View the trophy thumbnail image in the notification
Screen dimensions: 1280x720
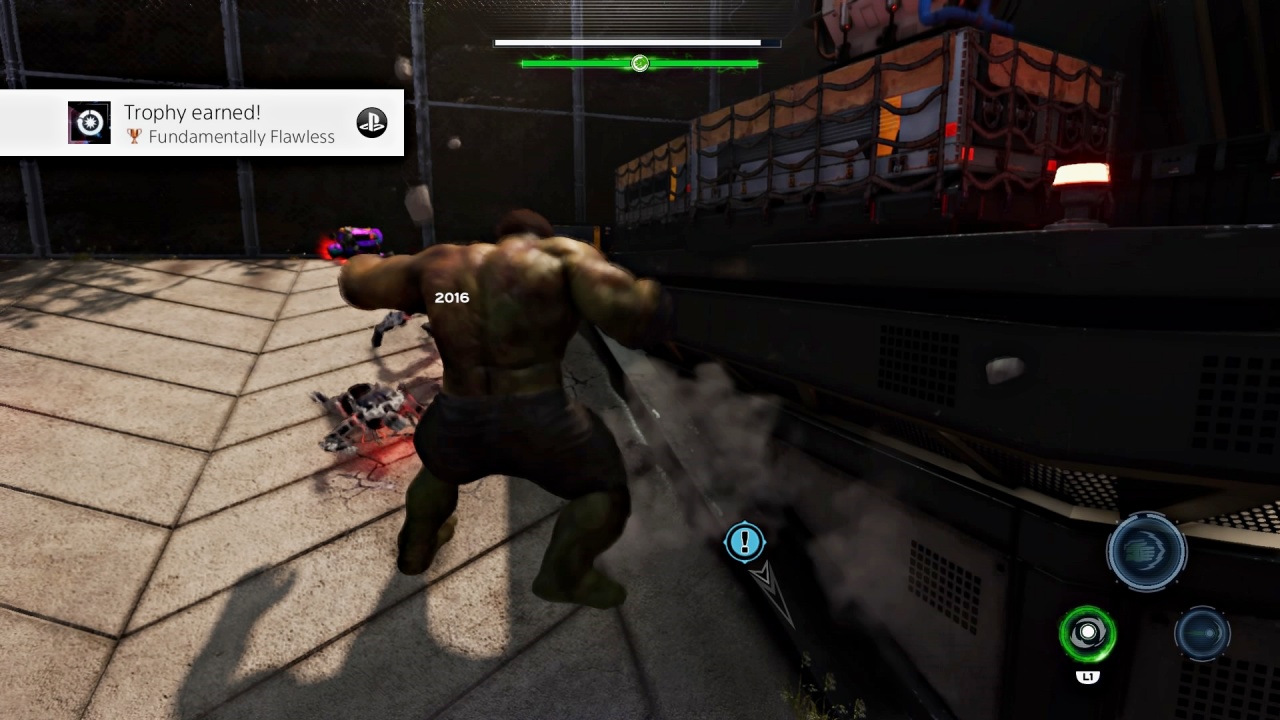(89, 123)
